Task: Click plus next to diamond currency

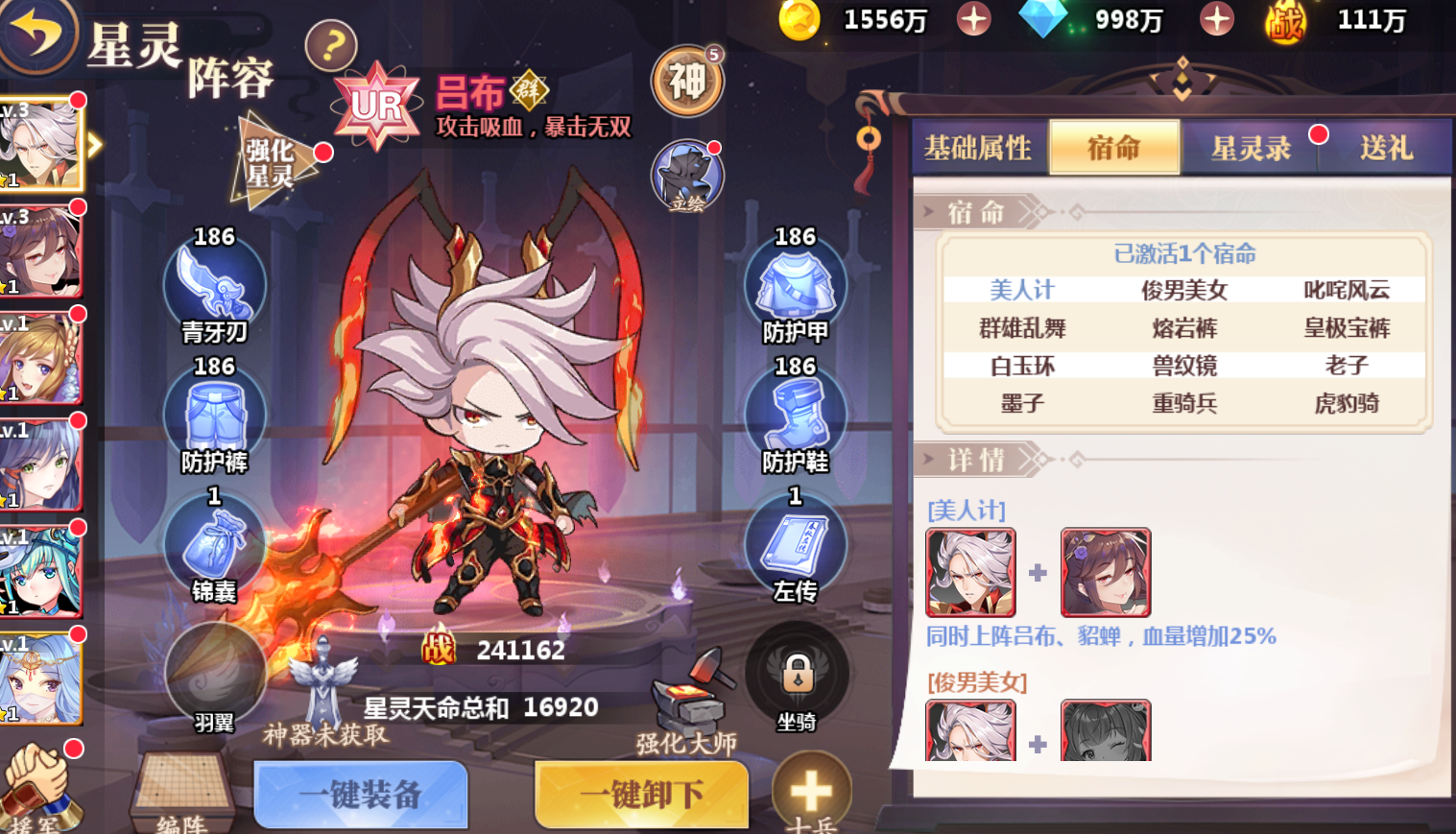Action: 1214,19
